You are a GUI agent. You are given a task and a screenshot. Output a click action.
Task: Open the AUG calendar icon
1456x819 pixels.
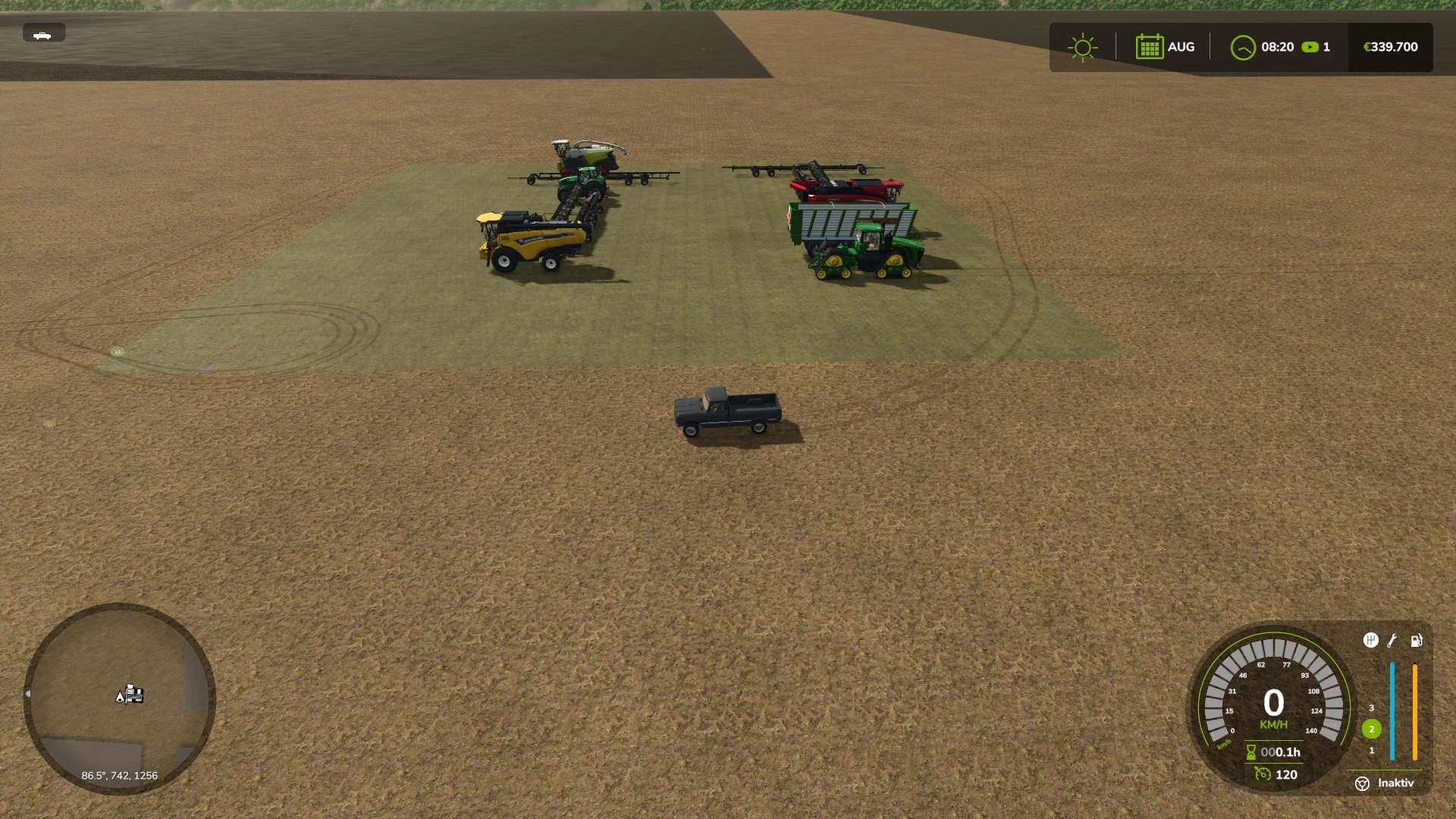pyautogui.click(x=1150, y=46)
